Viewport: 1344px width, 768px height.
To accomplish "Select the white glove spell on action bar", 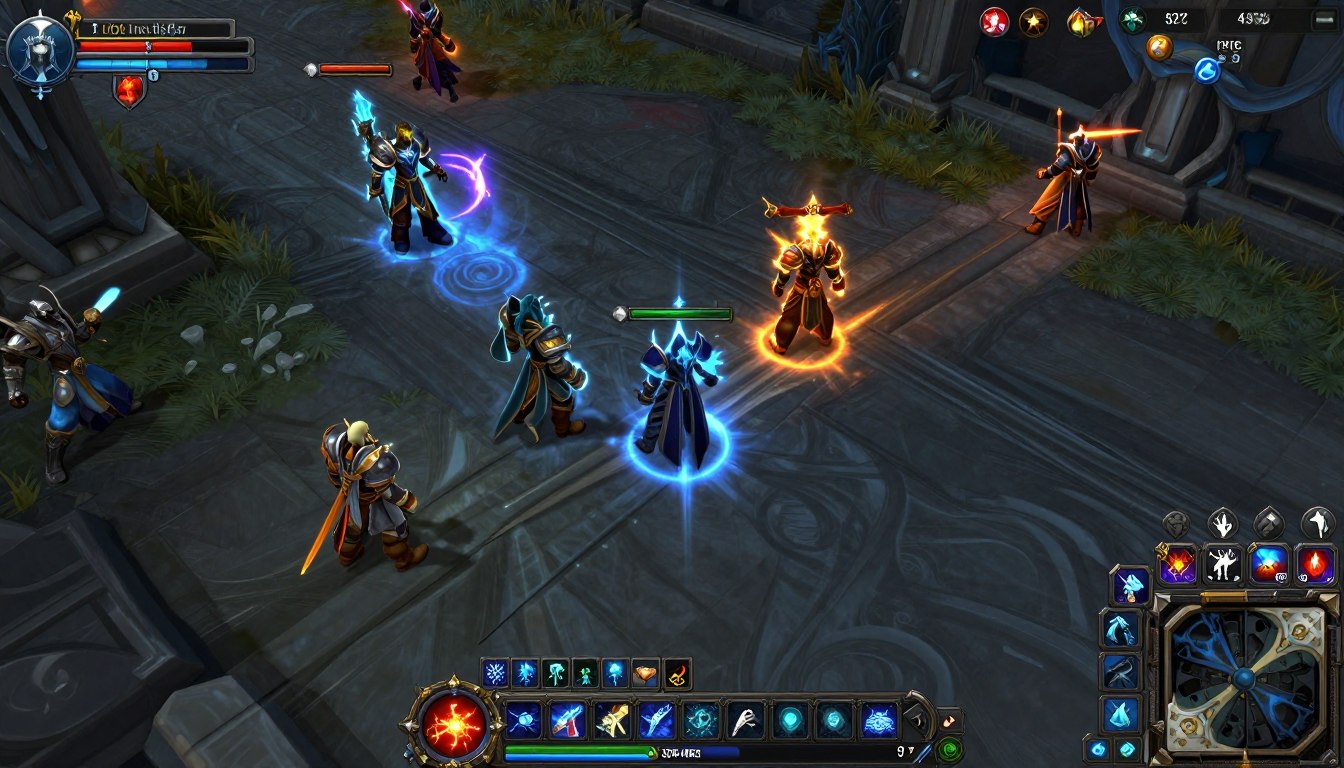I will 748,719.
